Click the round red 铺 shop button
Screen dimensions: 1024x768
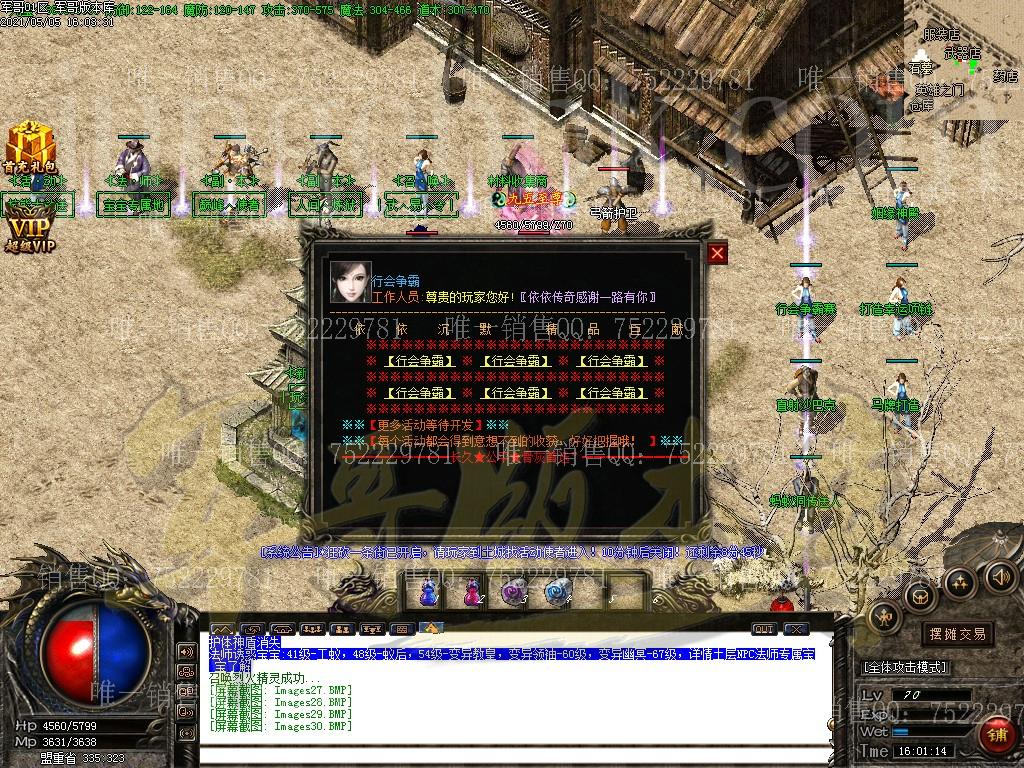[996, 735]
